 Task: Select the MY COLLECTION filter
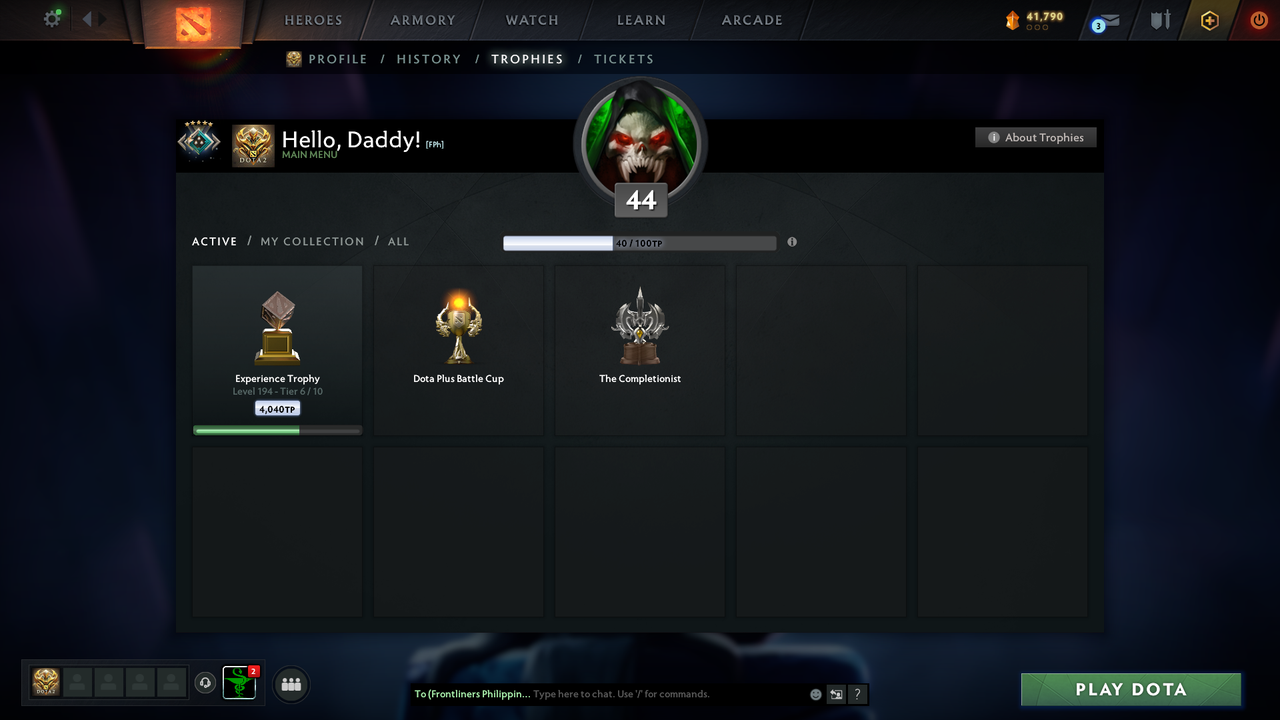click(312, 241)
